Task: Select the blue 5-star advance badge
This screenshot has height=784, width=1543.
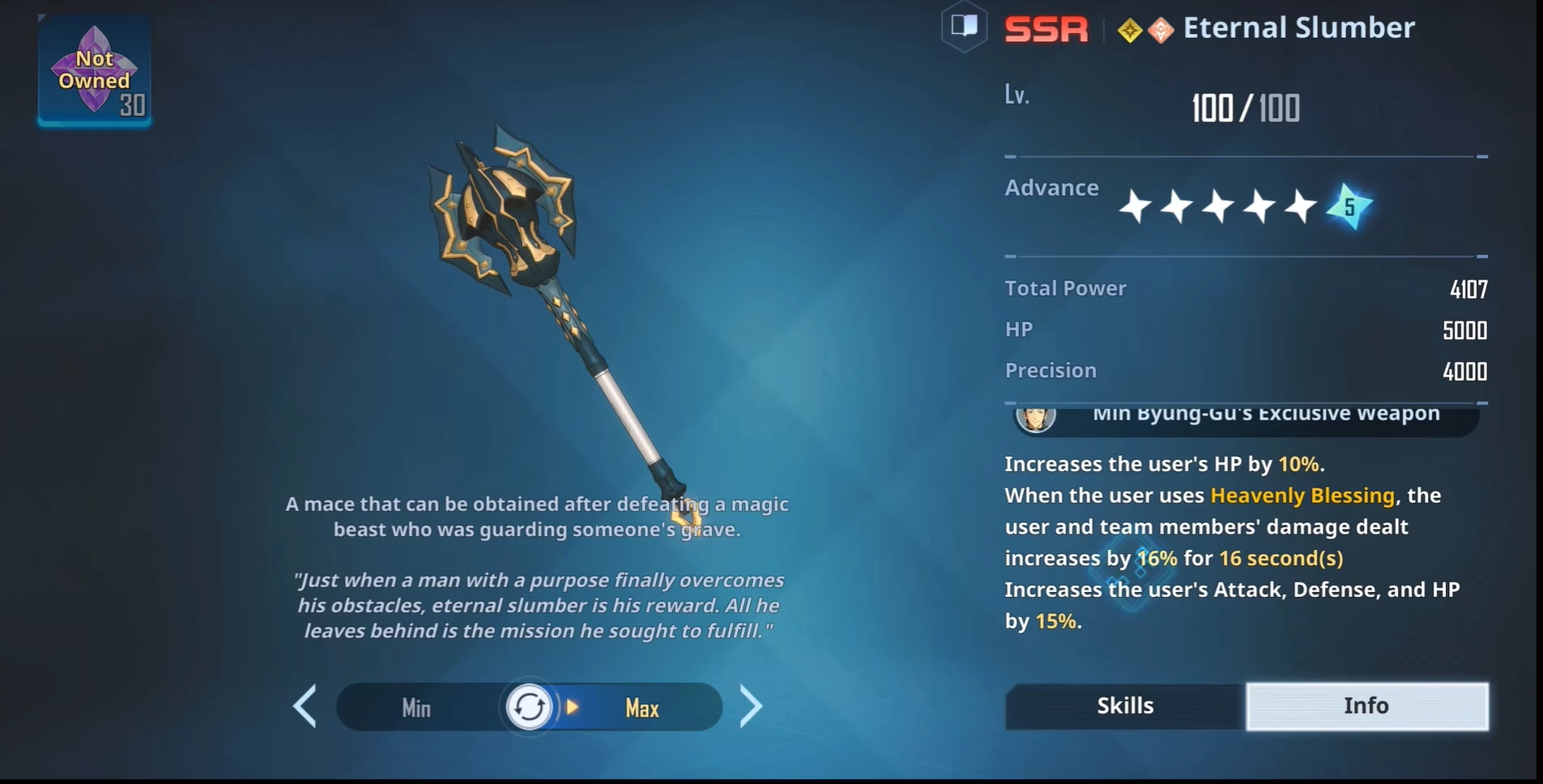Action: (x=1349, y=207)
